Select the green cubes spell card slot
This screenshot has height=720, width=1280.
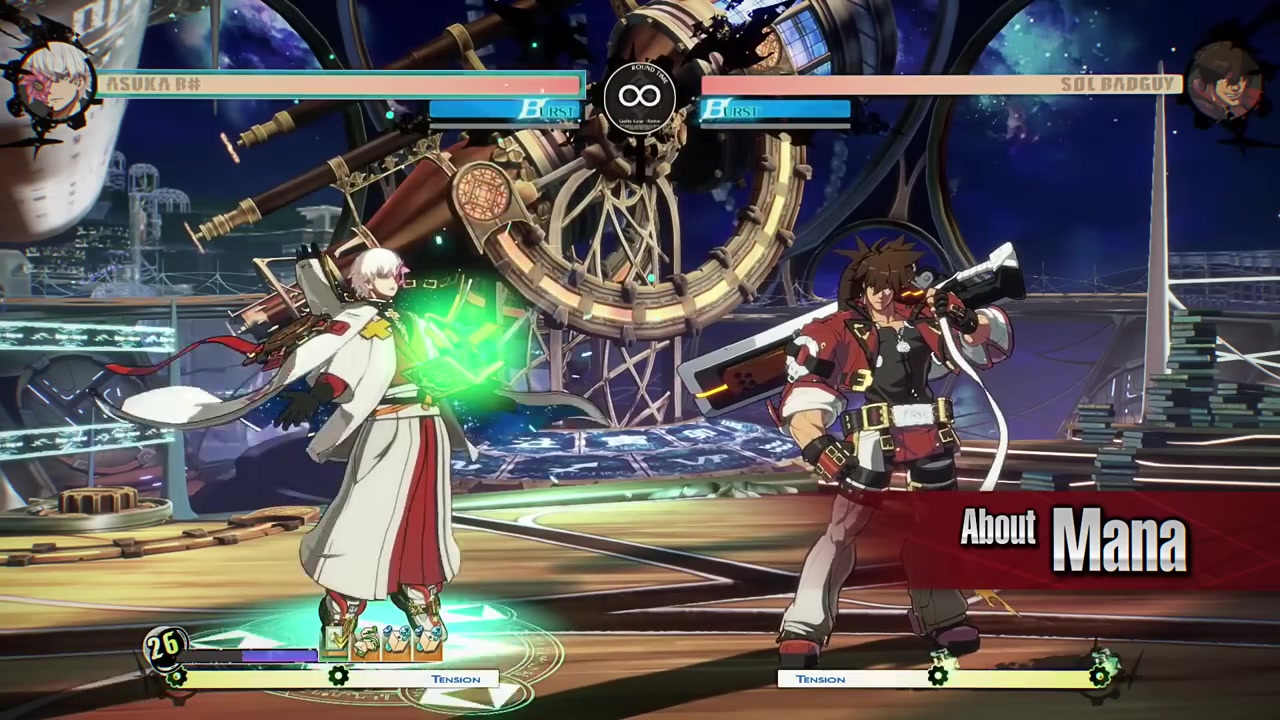[x=366, y=643]
